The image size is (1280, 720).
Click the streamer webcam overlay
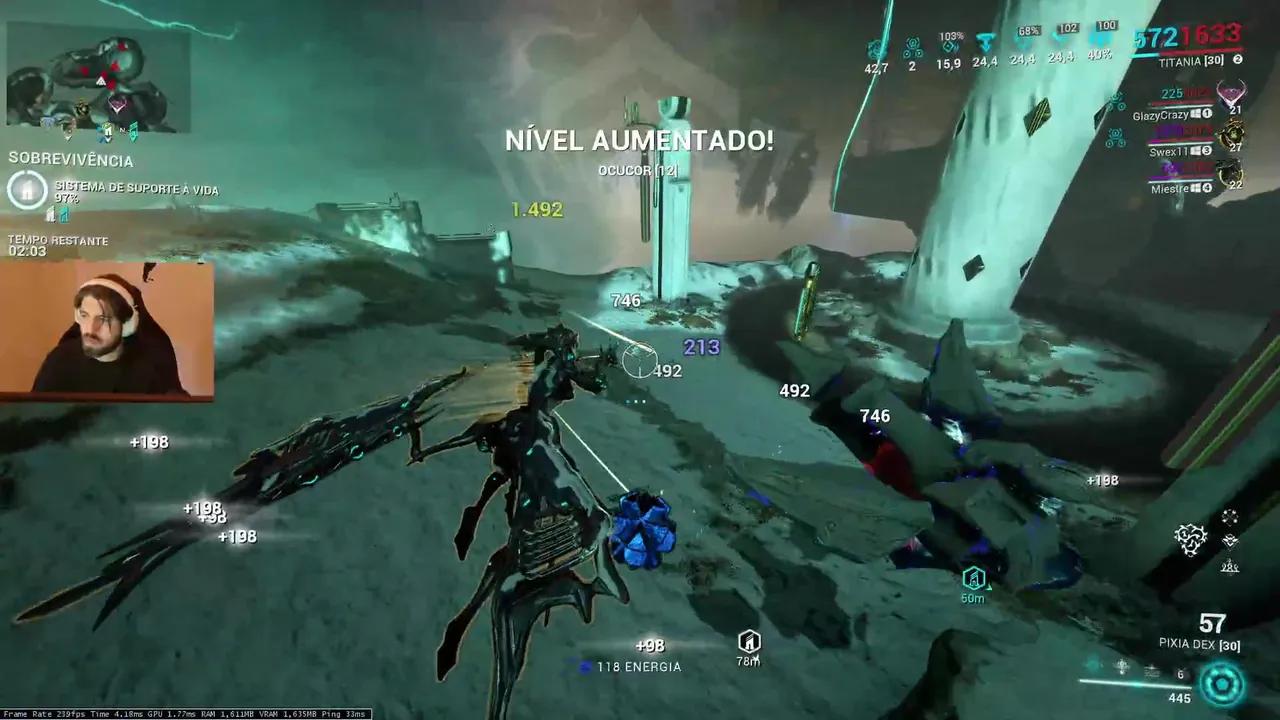pyautogui.click(x=107, y=331)
